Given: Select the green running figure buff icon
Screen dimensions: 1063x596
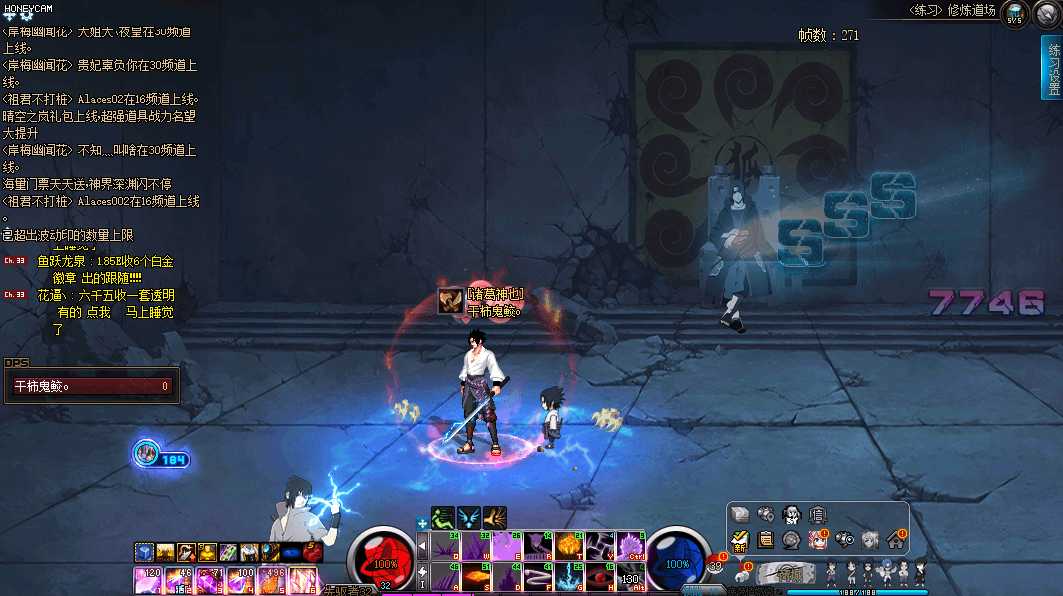Looking at the screenshot, I should point(443,518).
